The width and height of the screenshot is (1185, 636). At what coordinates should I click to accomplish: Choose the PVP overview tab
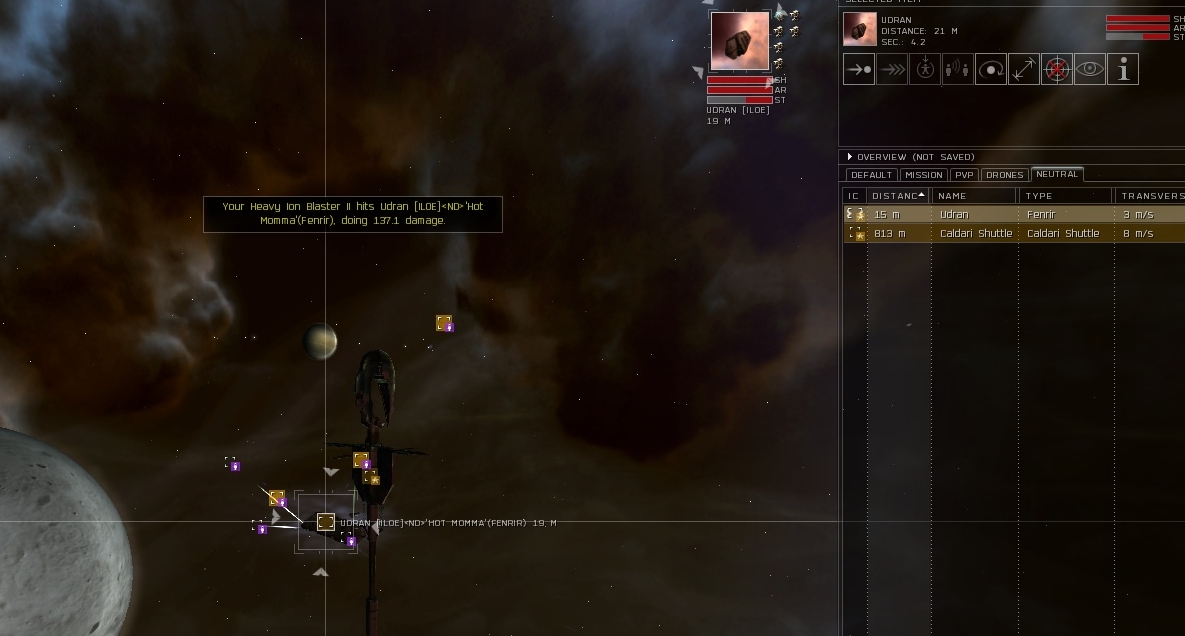pyautogui.click(x=964, y=175)
